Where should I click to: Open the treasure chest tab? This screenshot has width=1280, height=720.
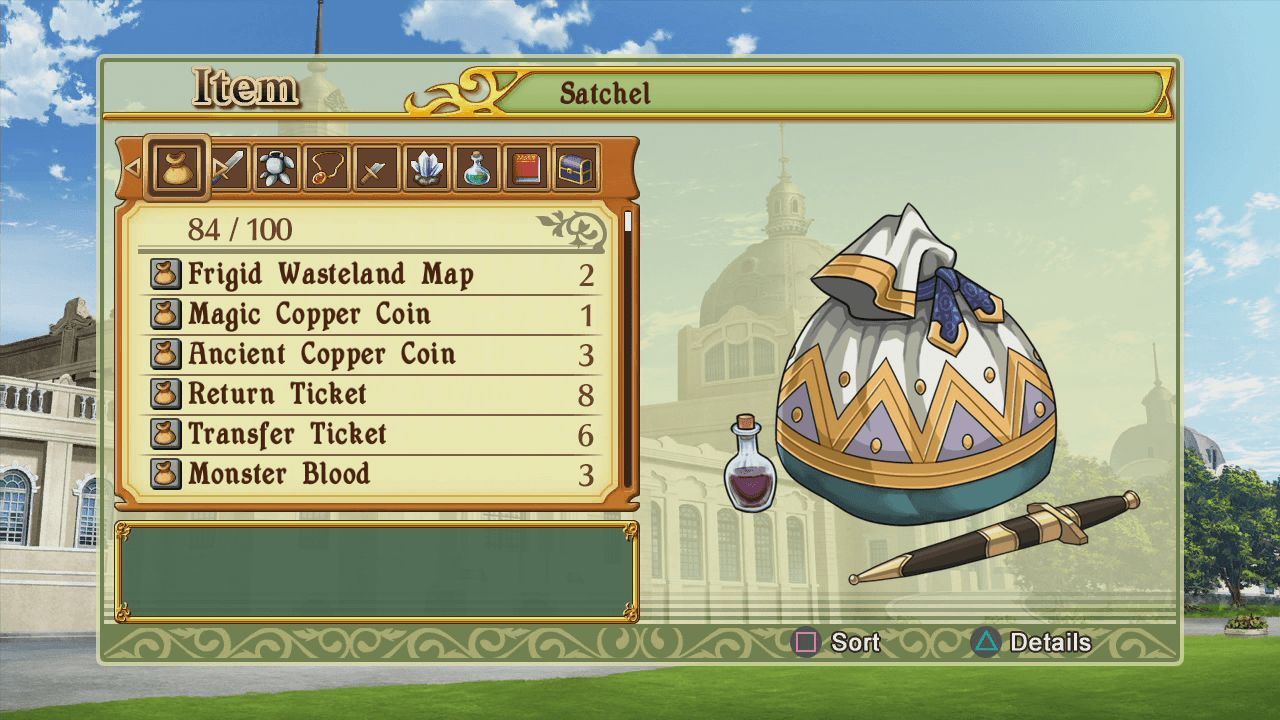(x=576, y=168)
